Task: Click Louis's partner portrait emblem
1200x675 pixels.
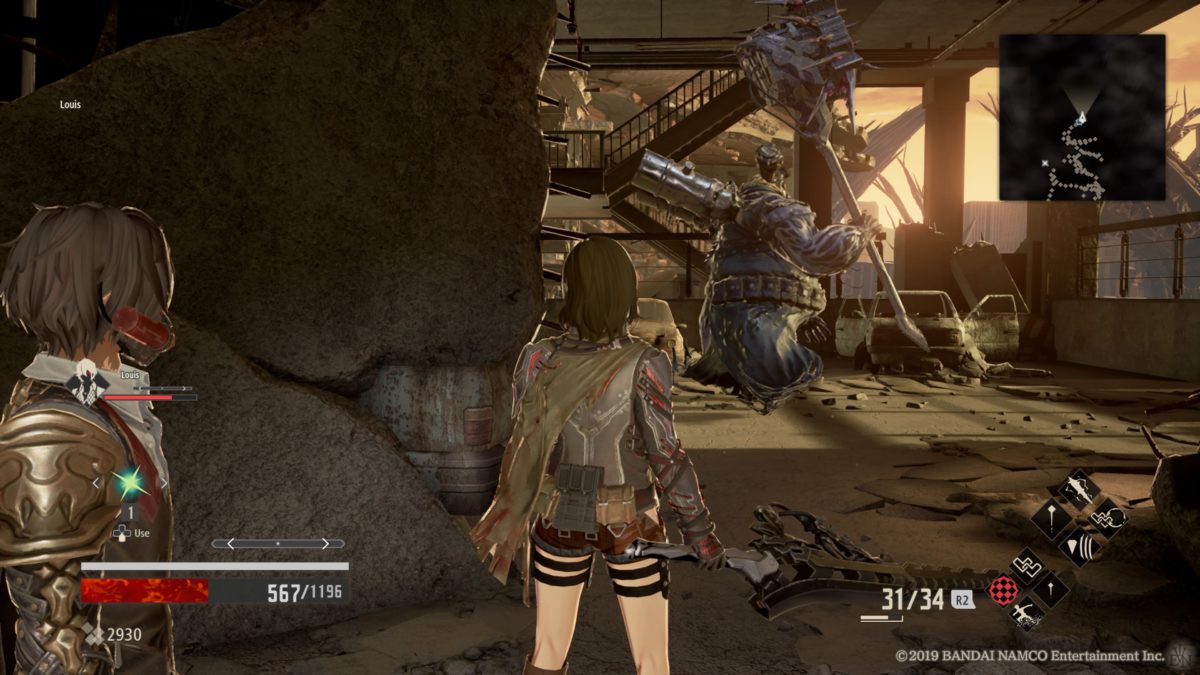Action: click(87, 381)
